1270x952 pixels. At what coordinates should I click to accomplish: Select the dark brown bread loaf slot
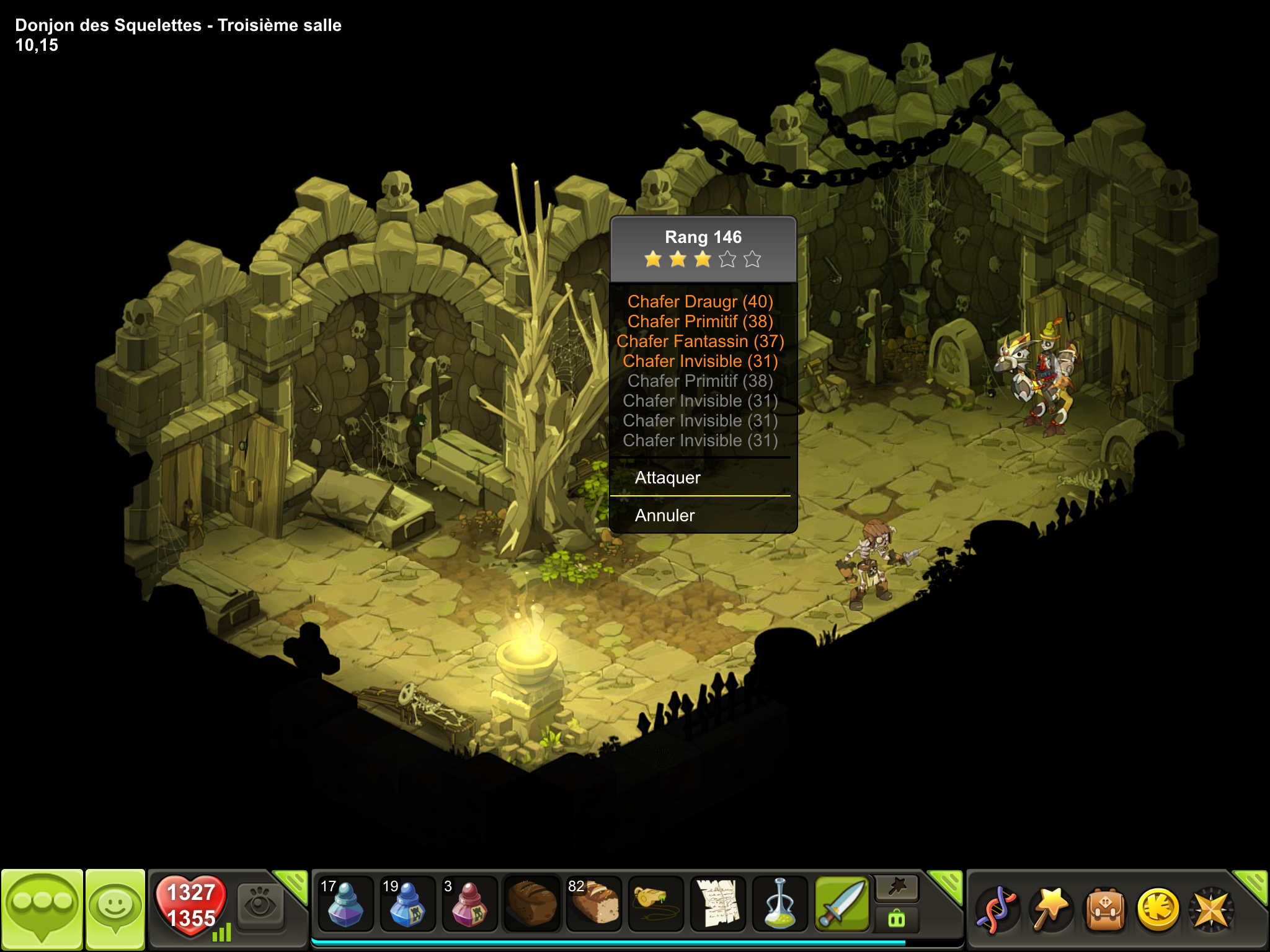coord(532,904)
